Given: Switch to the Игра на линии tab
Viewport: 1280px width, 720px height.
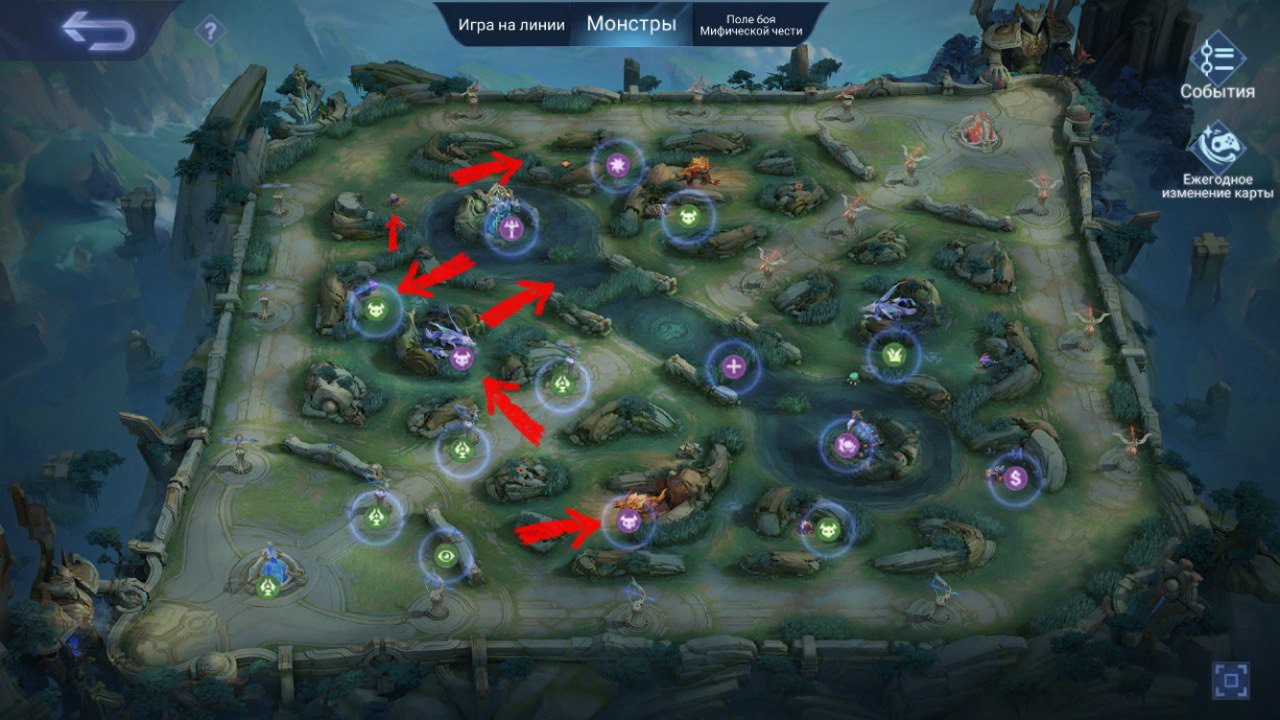Looking at the screenshot, I should click(x=511, y=25).
